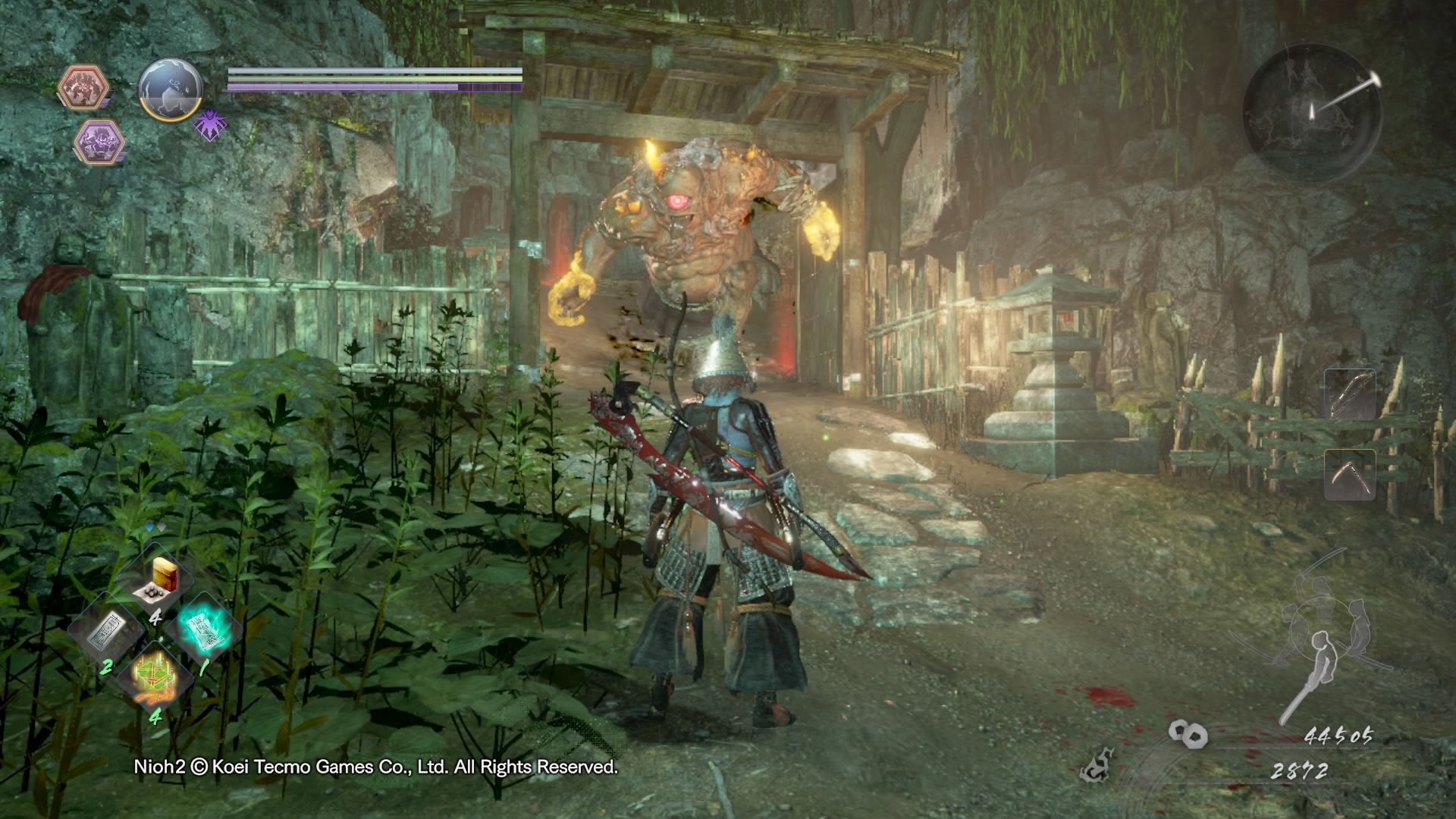Select the bow ranged weapon slot
The image size is (1456, 819).
(1350, 394)
